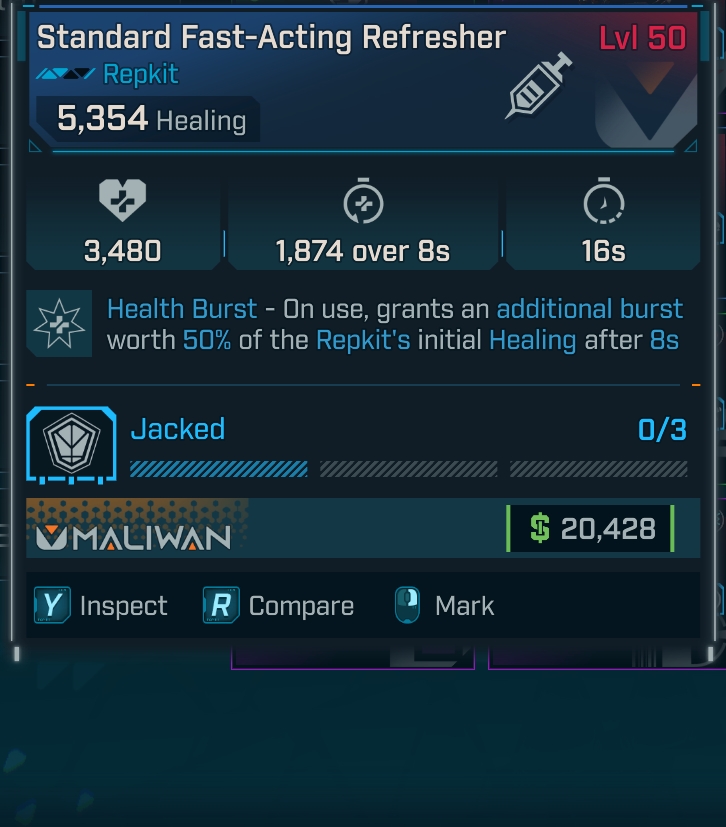This screenshot has width=726, height=827.
Task: Select the Standard Fast-Acting Refresher item card header
Action: (271, 39)
